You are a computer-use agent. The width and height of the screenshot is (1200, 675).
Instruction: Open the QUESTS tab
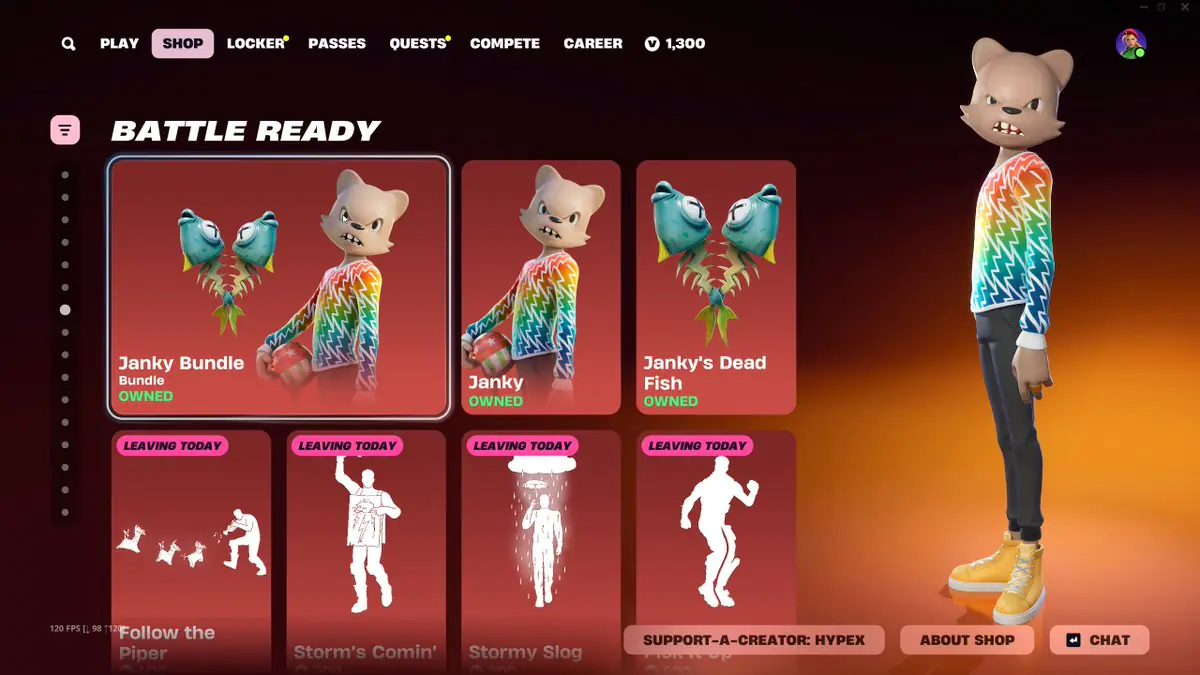pyautogui.click(x=417, y=44)
